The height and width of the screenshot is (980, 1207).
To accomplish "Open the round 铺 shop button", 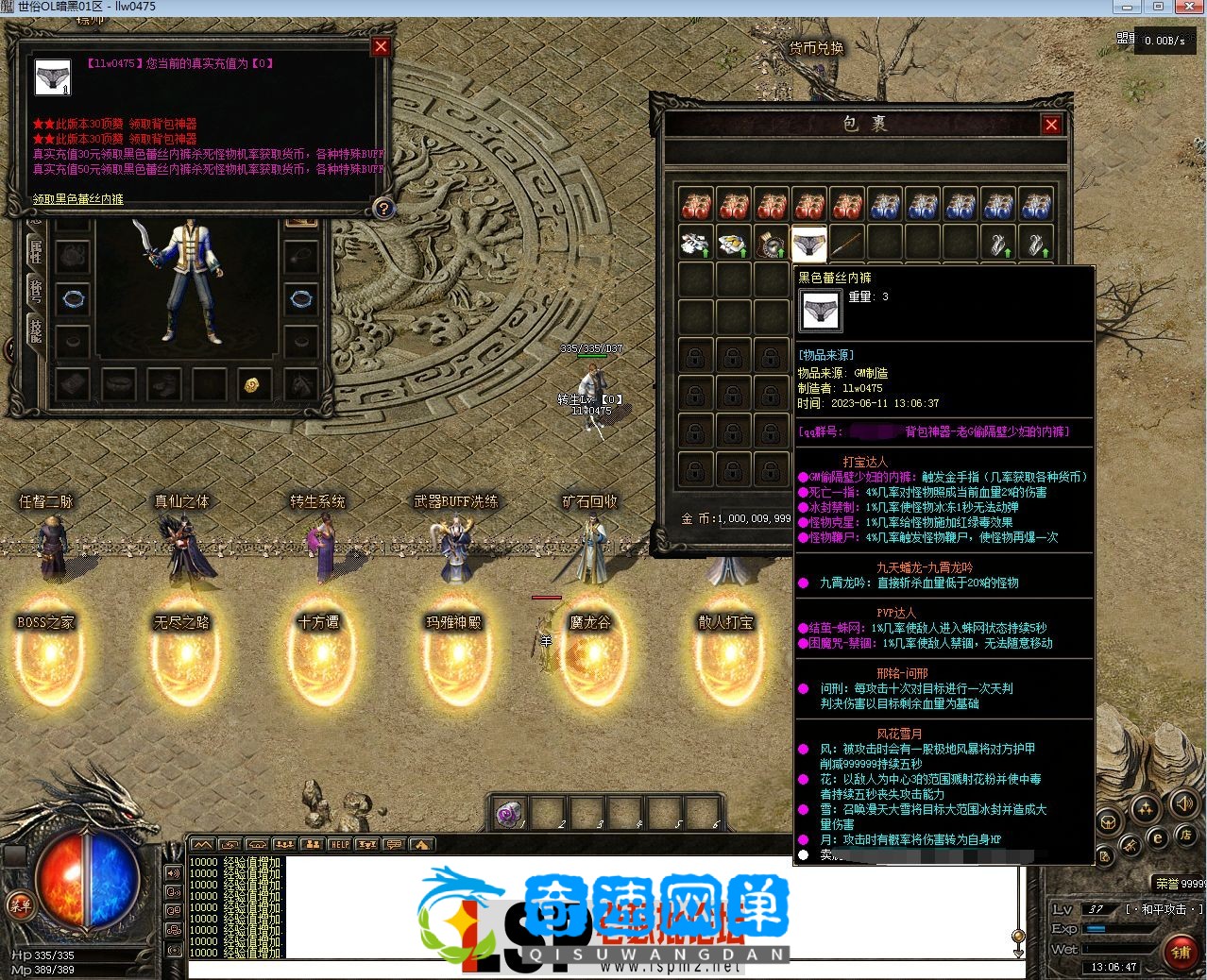I will 1181,952.
